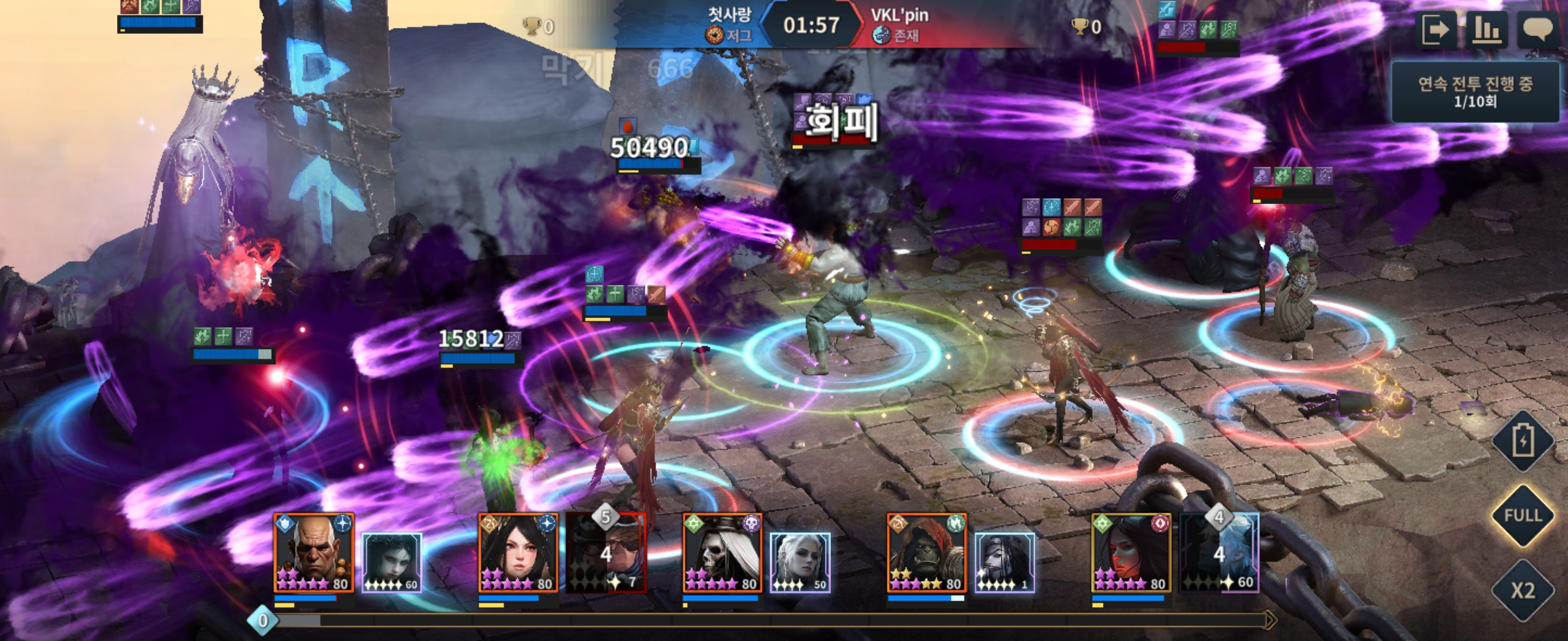This screenshot has width=1568, height=641.
Task: View the continuous battle 1/10 progress panel
Action: click(x=1475, y=92)
